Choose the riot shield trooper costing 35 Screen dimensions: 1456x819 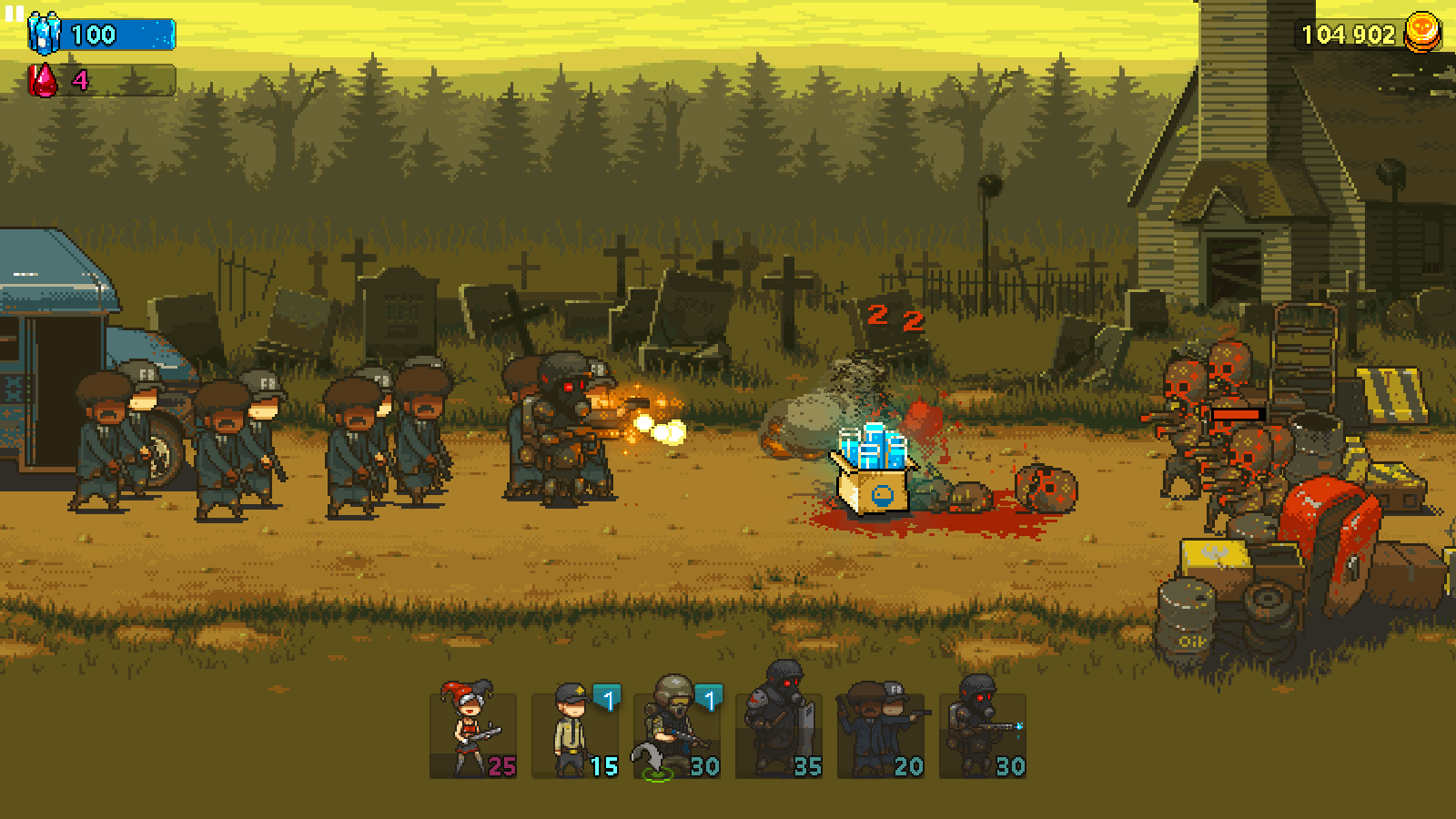tap(779, 733)
